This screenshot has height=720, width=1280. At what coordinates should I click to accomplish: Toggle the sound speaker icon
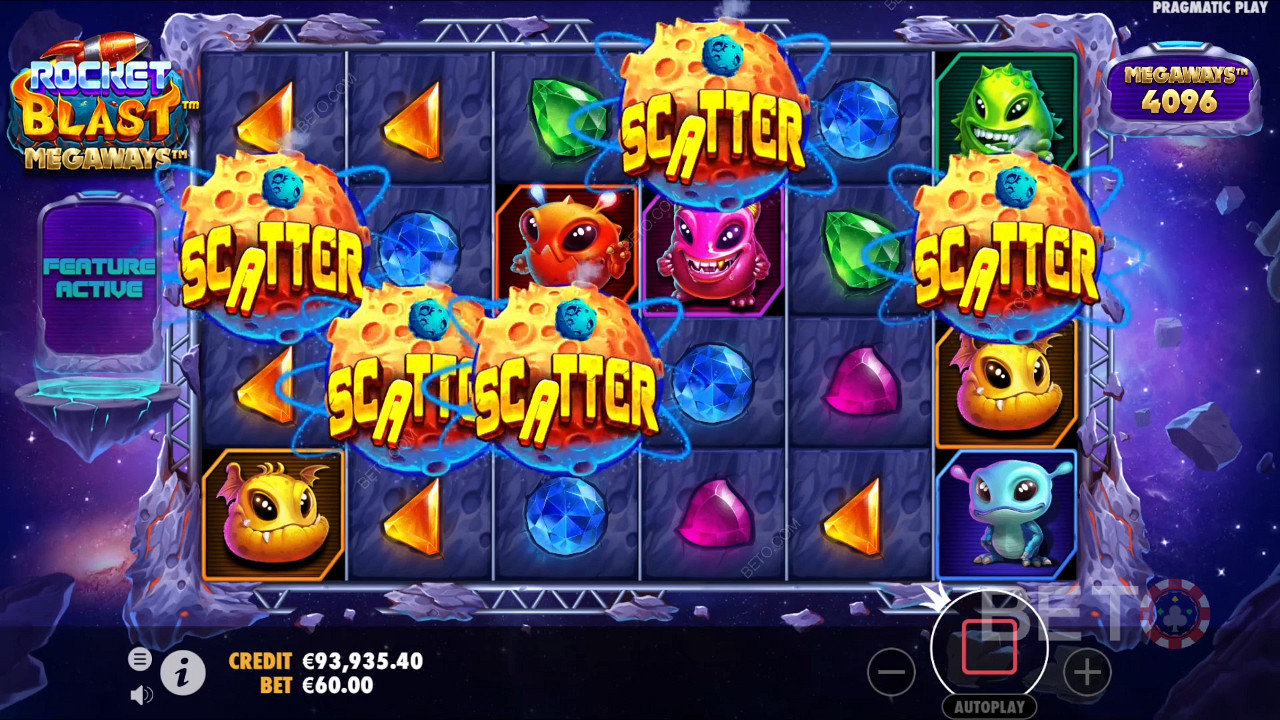click(141, 694)
